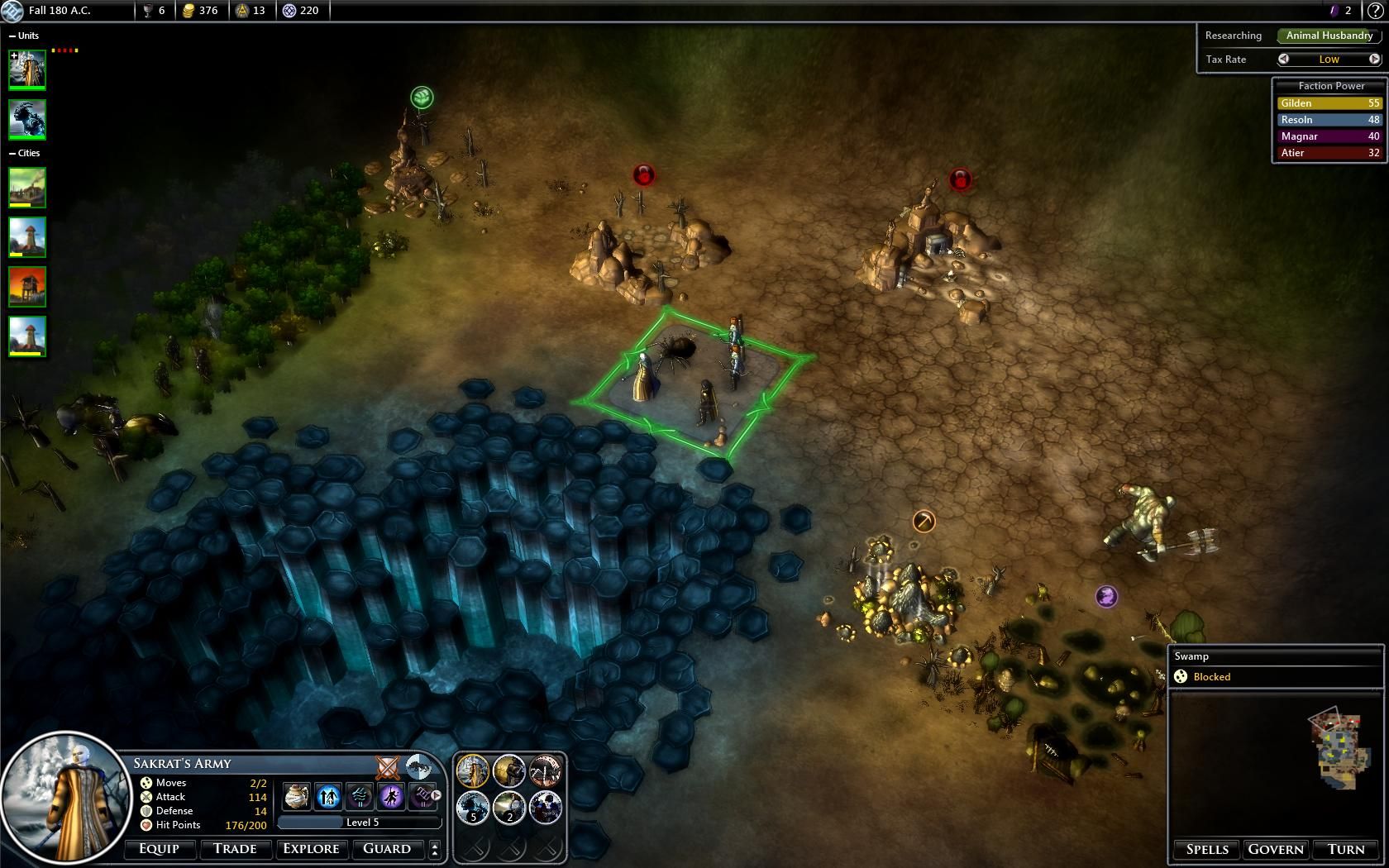Viewport: 1389px width, 868px height.
Task: End the turn with the Turn button
Action: (x=1346, y=850)
